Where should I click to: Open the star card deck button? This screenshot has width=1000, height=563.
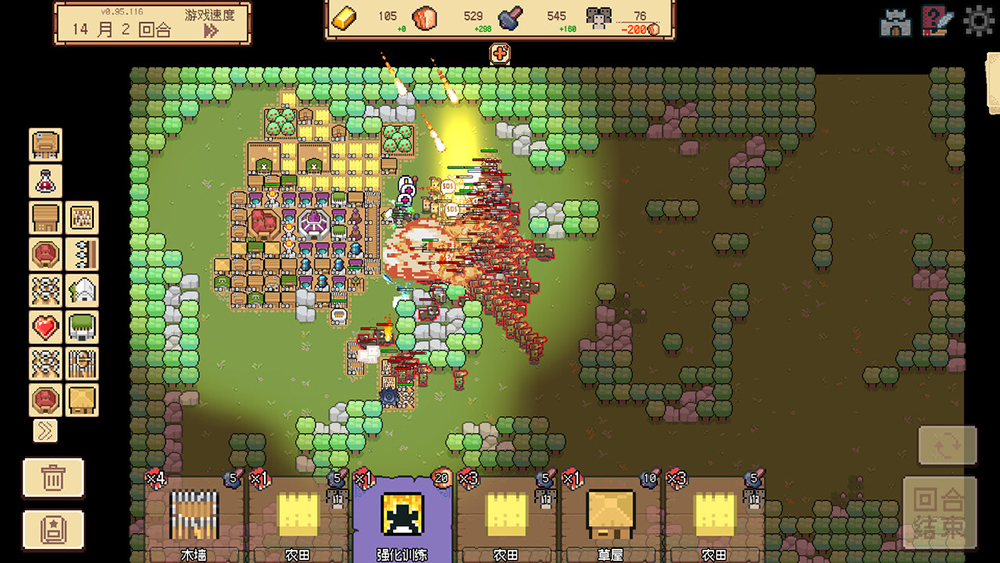(x=54, y=529)
